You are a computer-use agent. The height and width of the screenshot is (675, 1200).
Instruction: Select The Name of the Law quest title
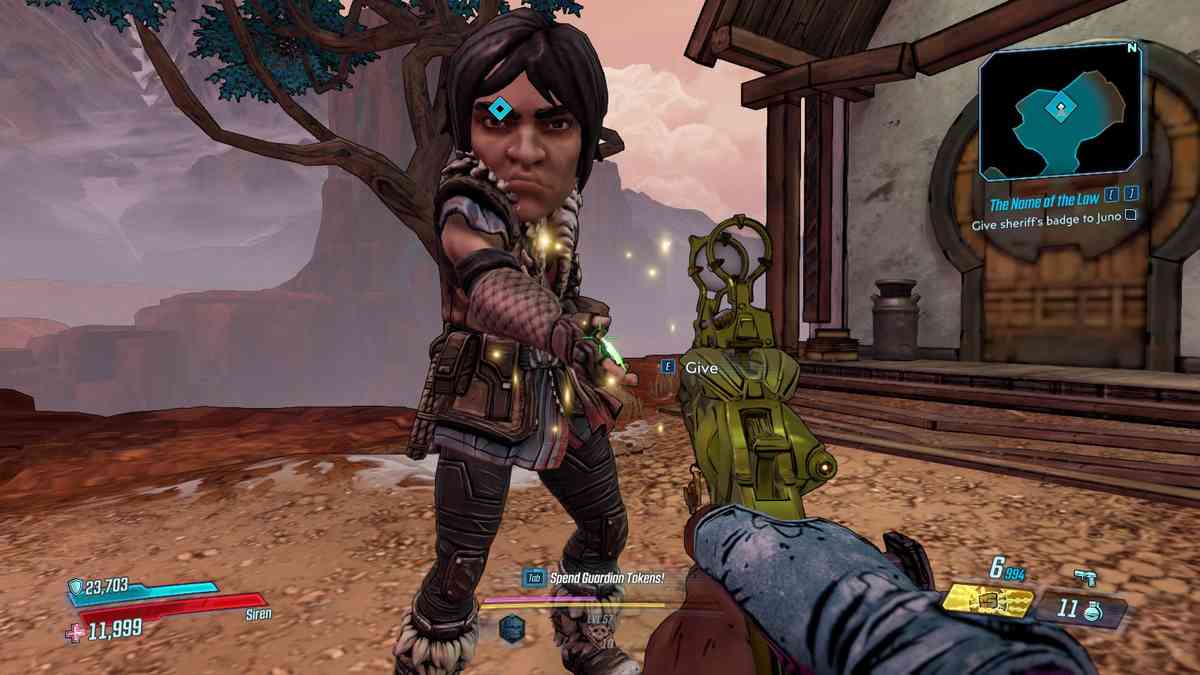pyautogui.click(x=1046, y=204)
